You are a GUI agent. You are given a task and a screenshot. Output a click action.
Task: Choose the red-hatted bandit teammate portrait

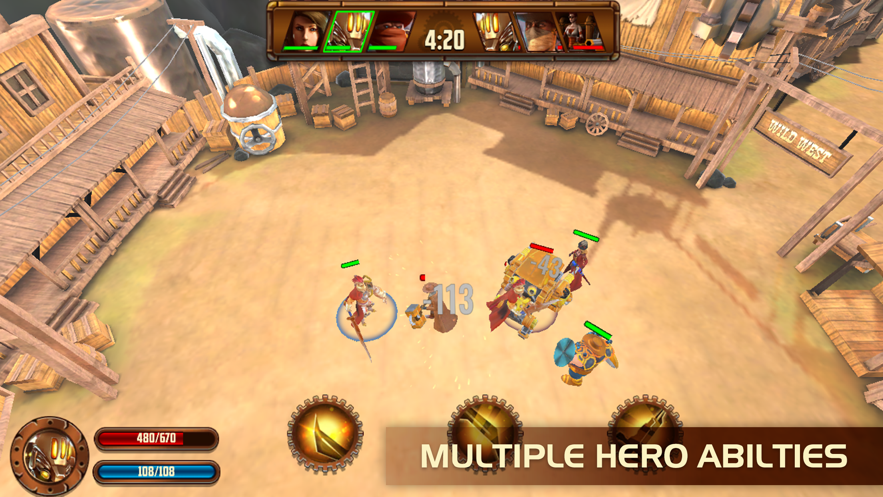[392, 30]
